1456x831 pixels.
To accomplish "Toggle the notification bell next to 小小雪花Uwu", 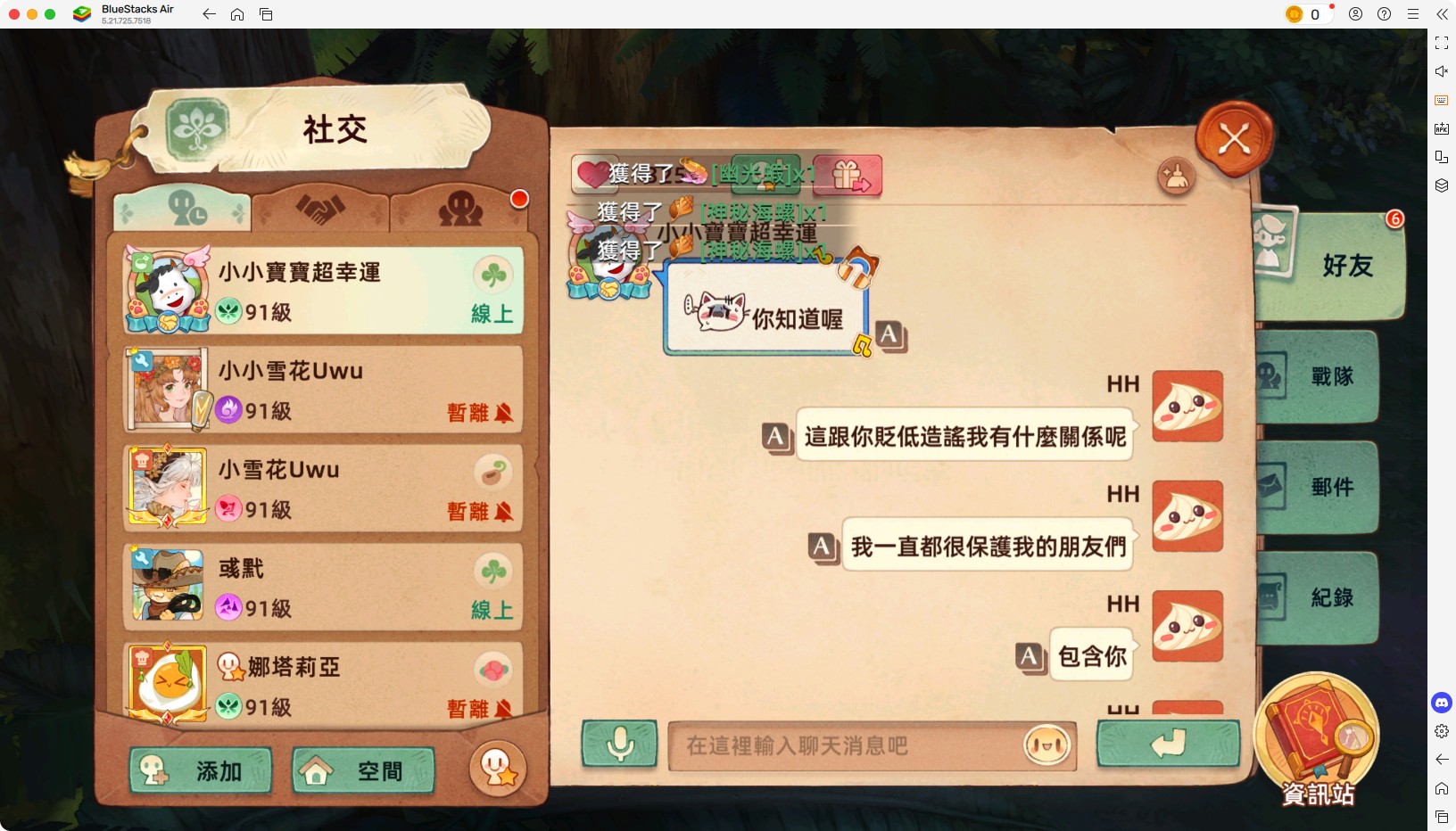I will click(506, 414).
